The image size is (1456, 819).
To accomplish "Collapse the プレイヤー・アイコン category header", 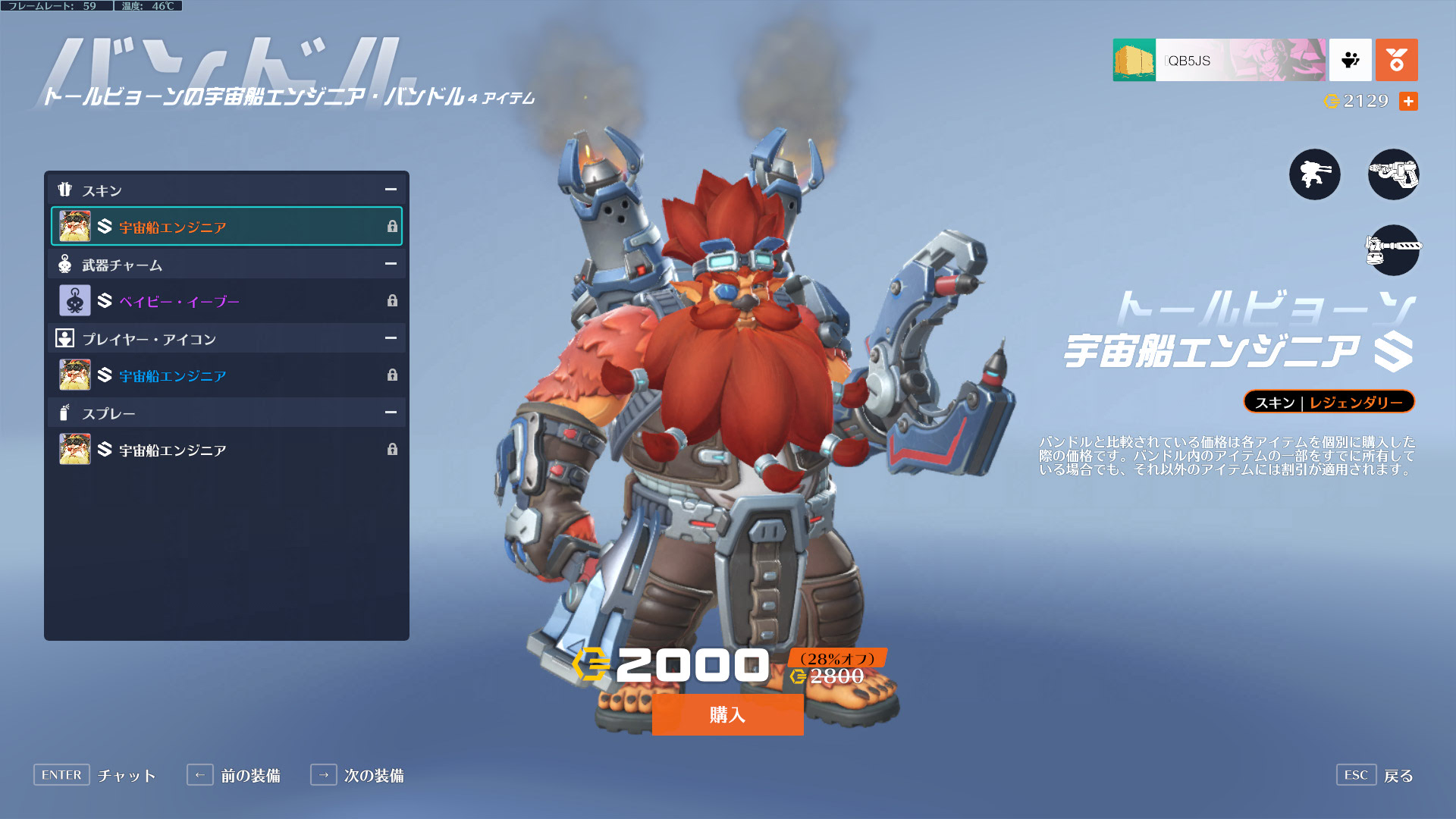I will (391, 338).
